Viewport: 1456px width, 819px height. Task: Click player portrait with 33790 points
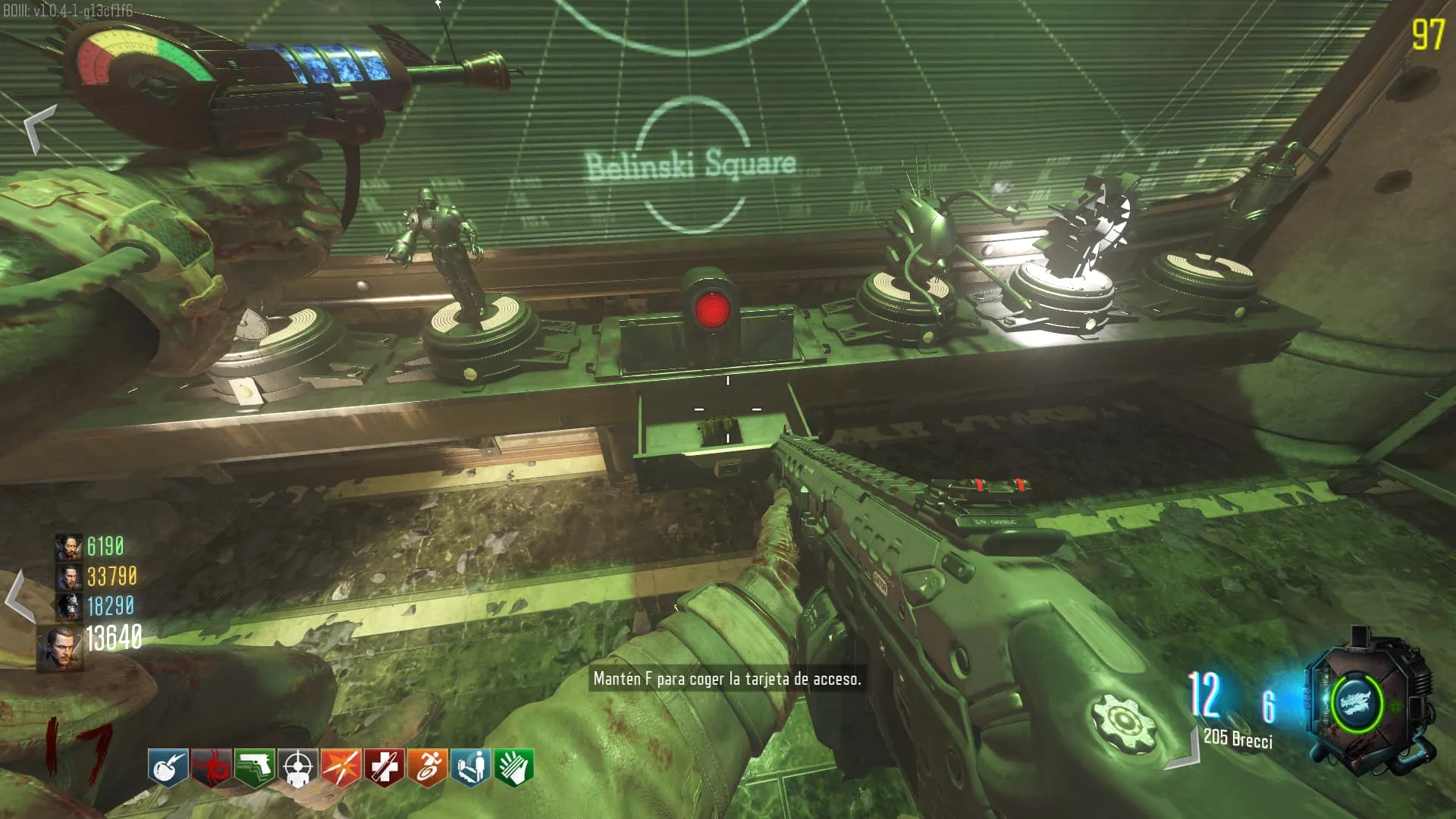pyautogui.click(x=68, y=577)
